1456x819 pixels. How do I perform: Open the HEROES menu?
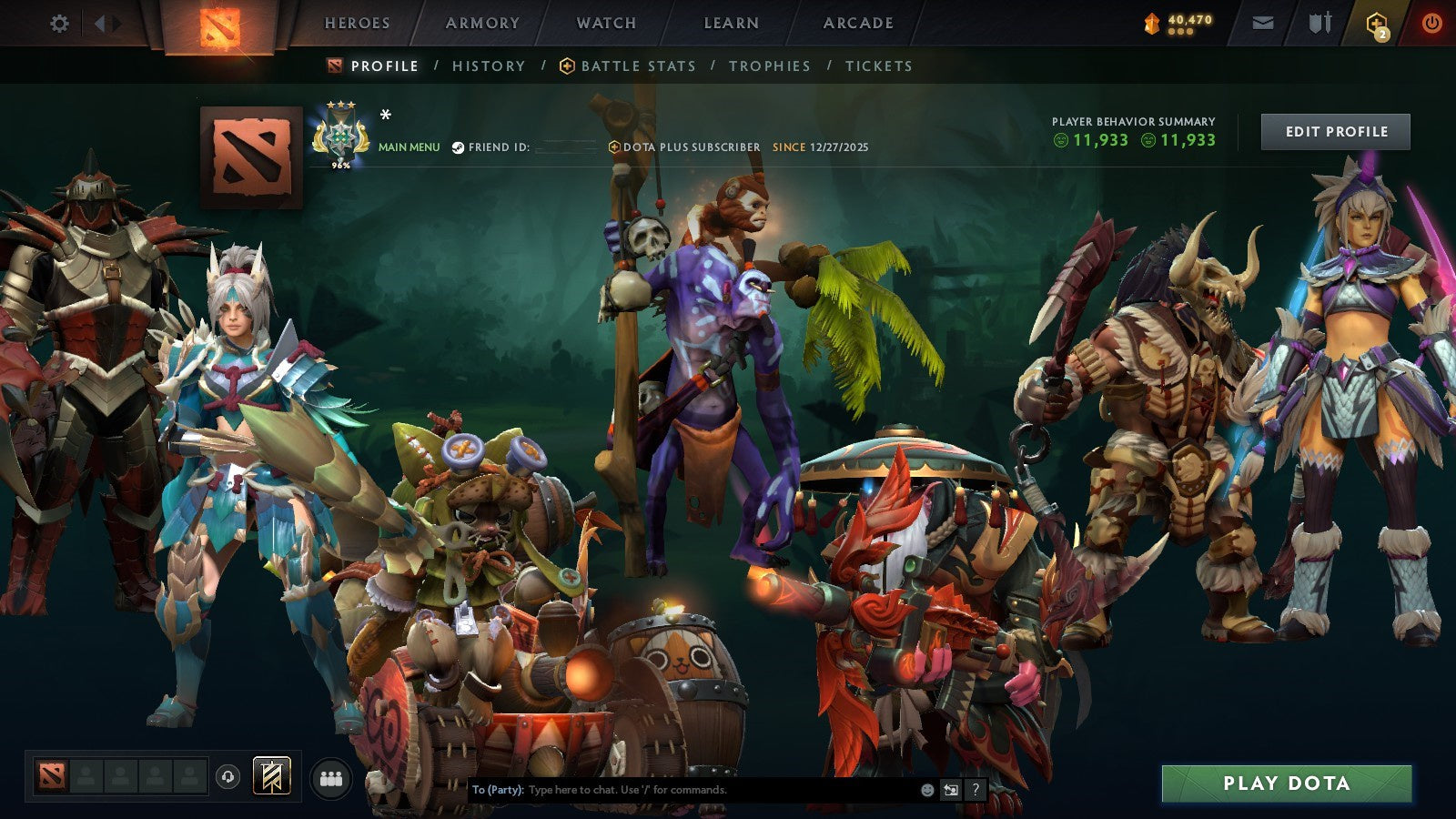358,24
